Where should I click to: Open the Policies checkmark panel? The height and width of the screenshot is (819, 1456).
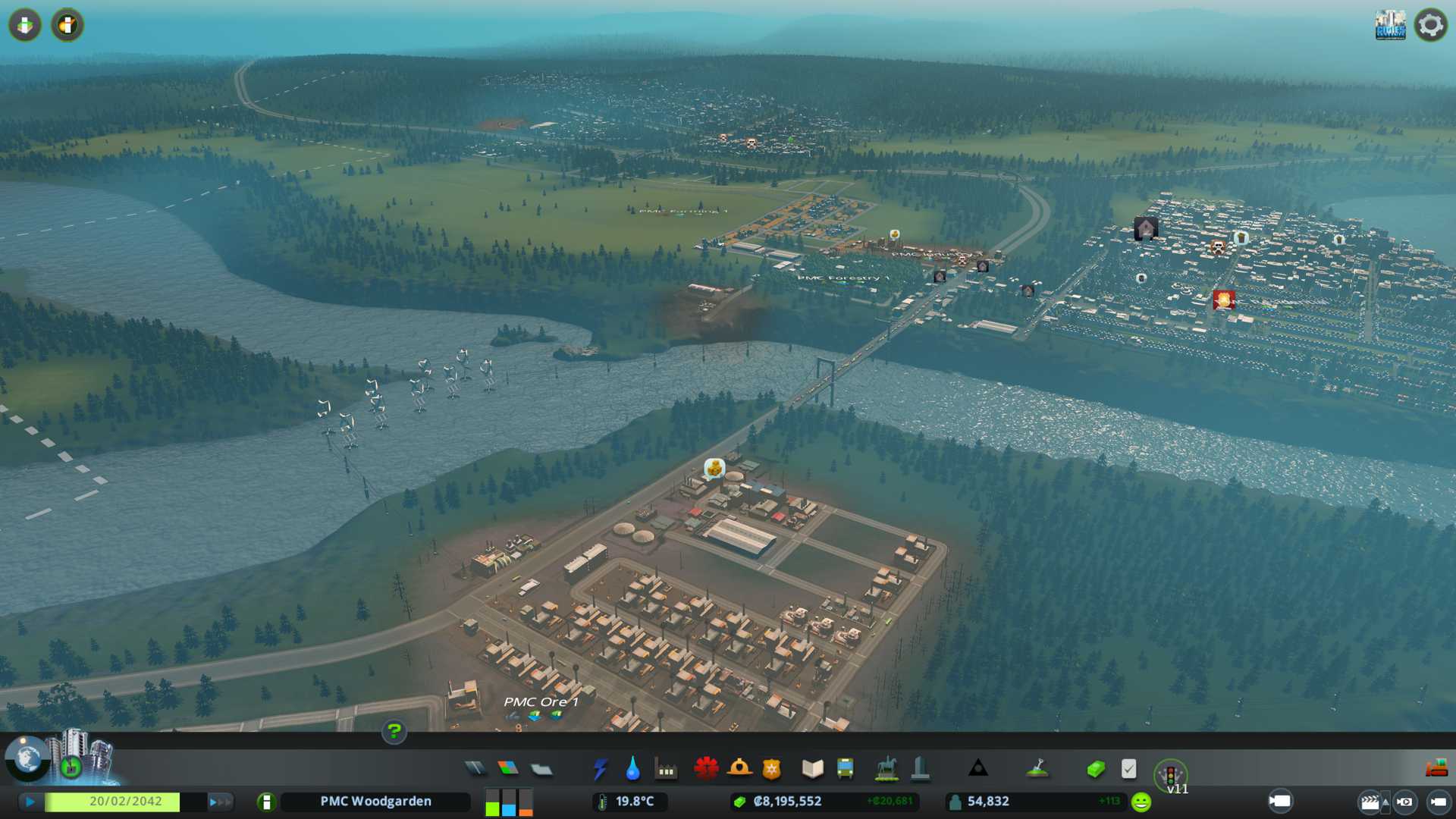click(x=1128, y=769)
